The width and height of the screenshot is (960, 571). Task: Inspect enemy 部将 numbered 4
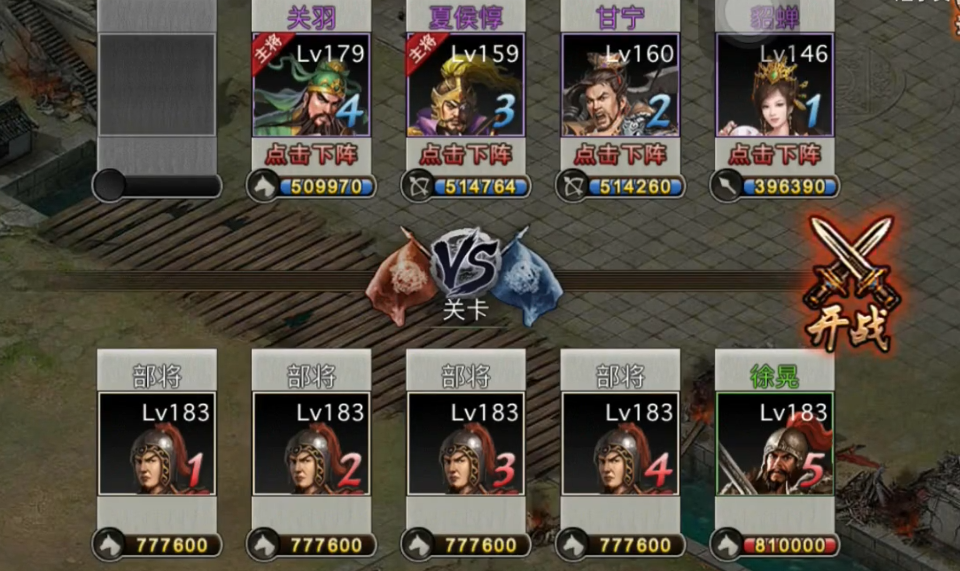(x=620, y=443)
